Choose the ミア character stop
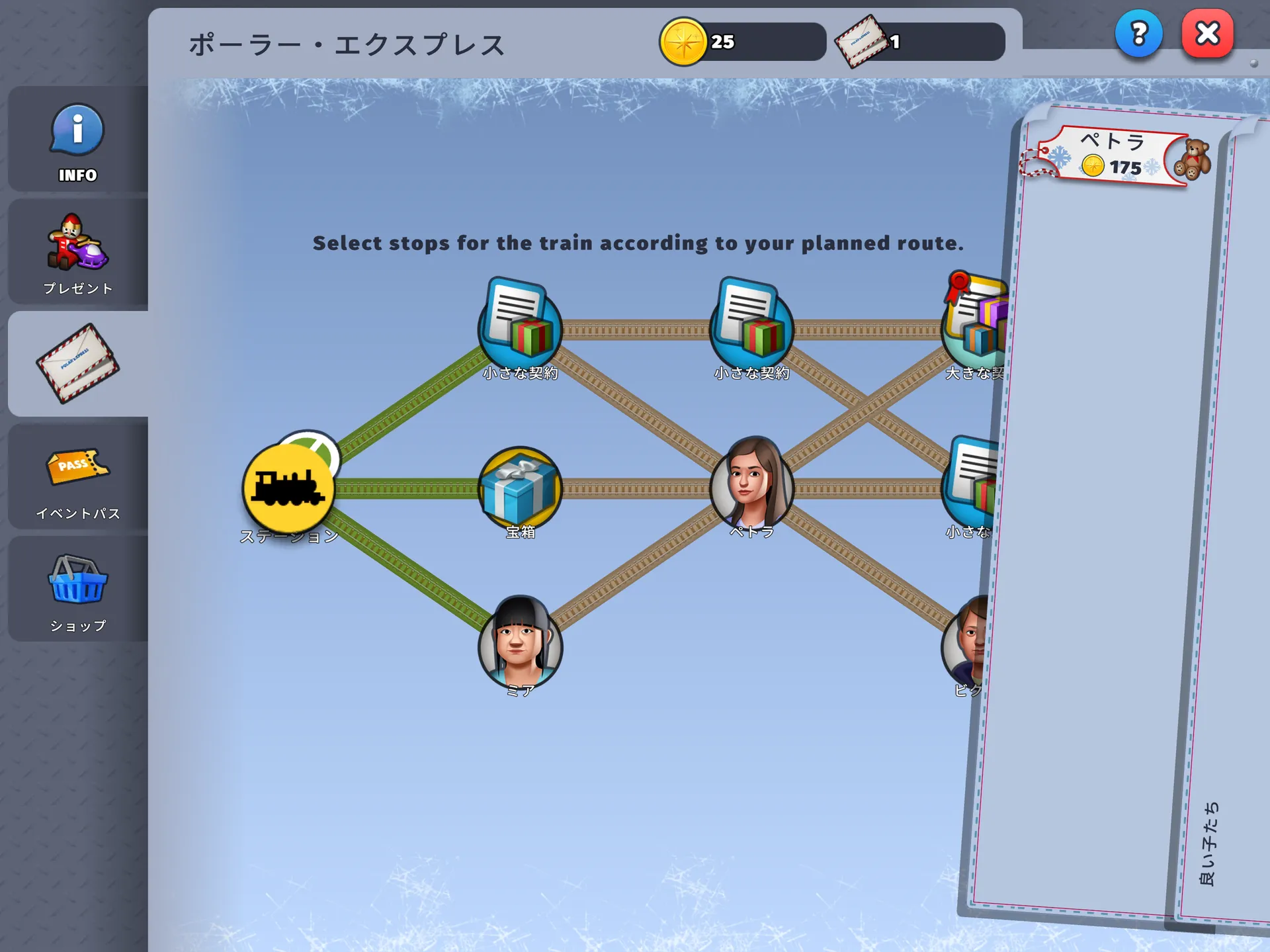Image resolution: width=1270 pixels, height=952 pixels. pyautogui.click(x=520, y=643)
